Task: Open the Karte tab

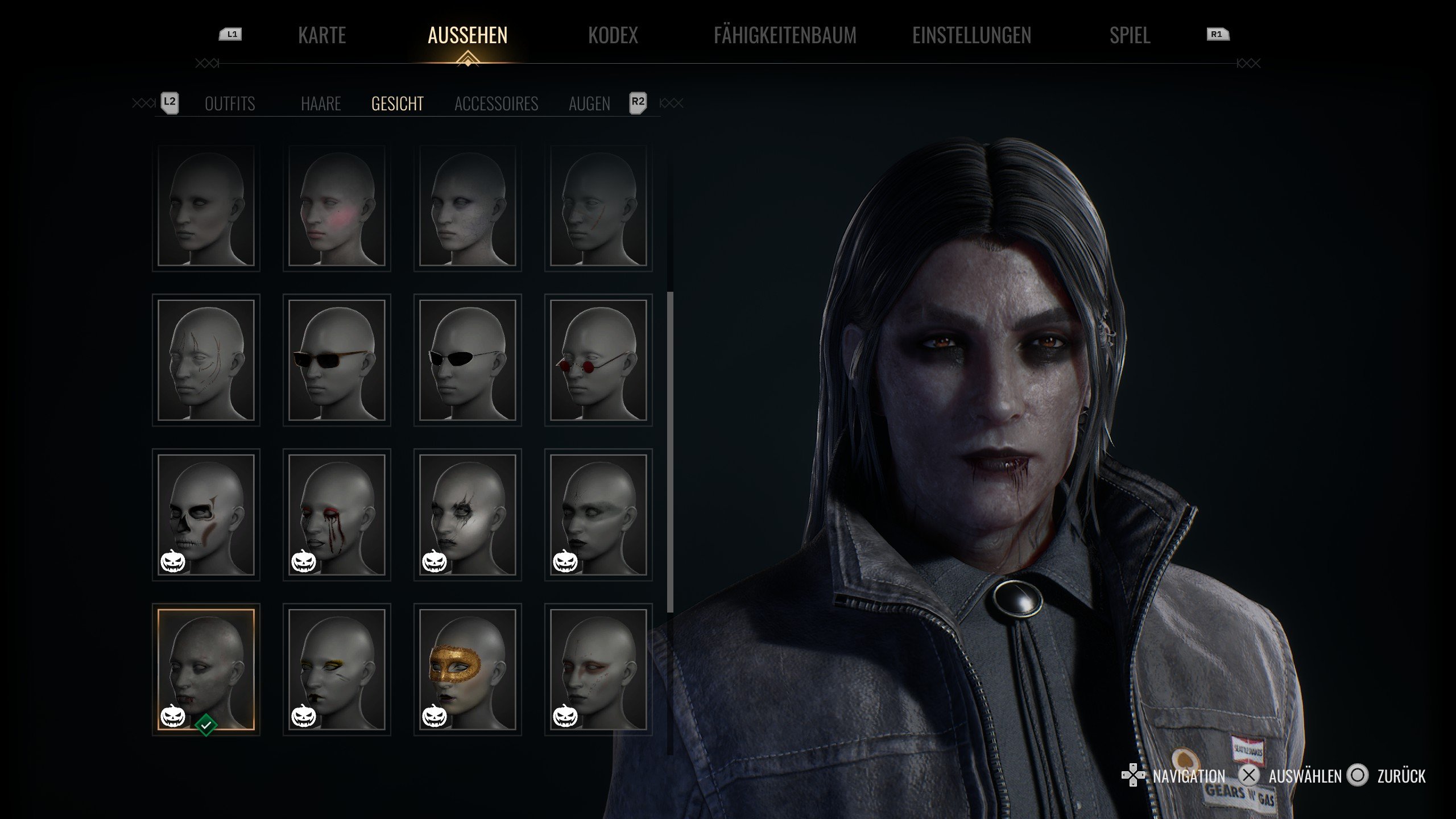Action: click(x=322, y=35)
